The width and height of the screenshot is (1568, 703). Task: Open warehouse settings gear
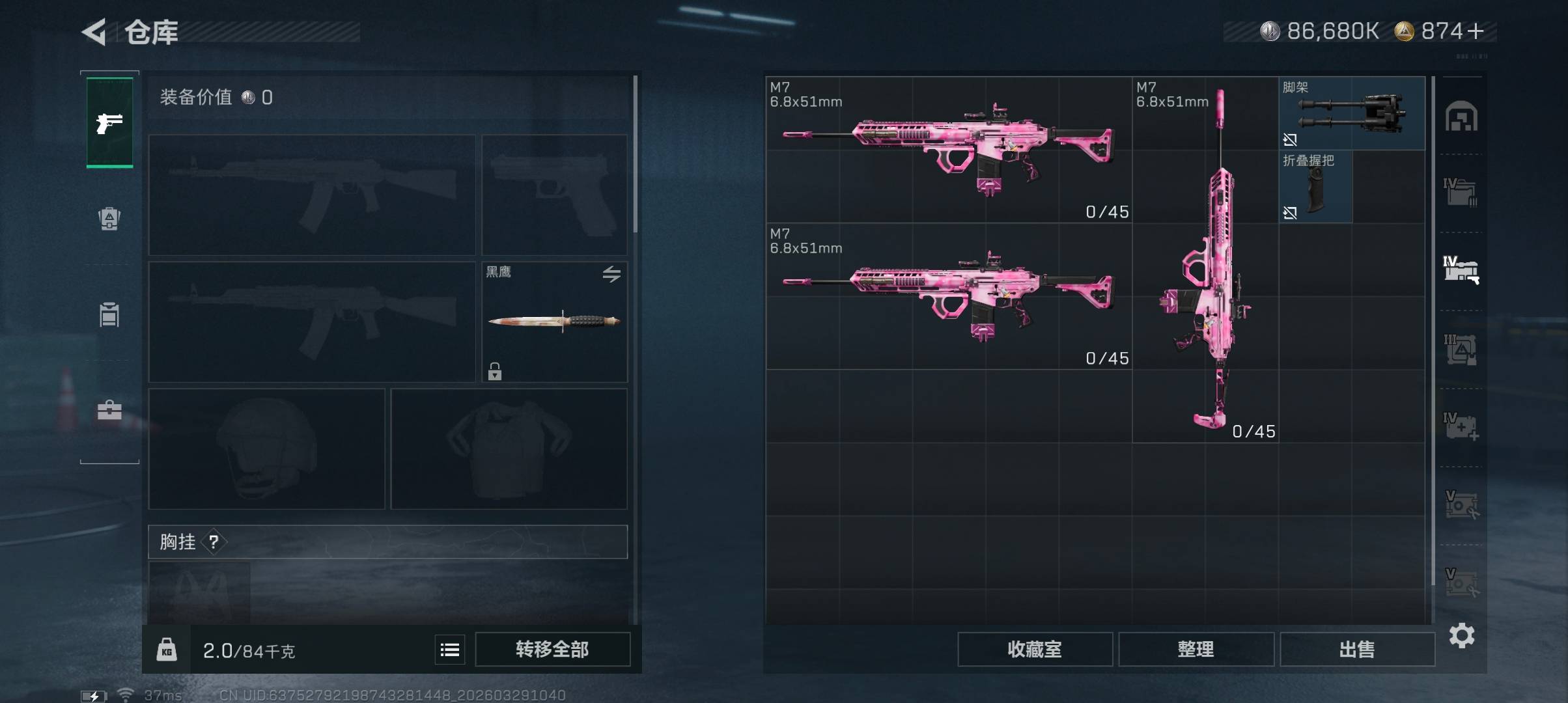pos(1462,635)
